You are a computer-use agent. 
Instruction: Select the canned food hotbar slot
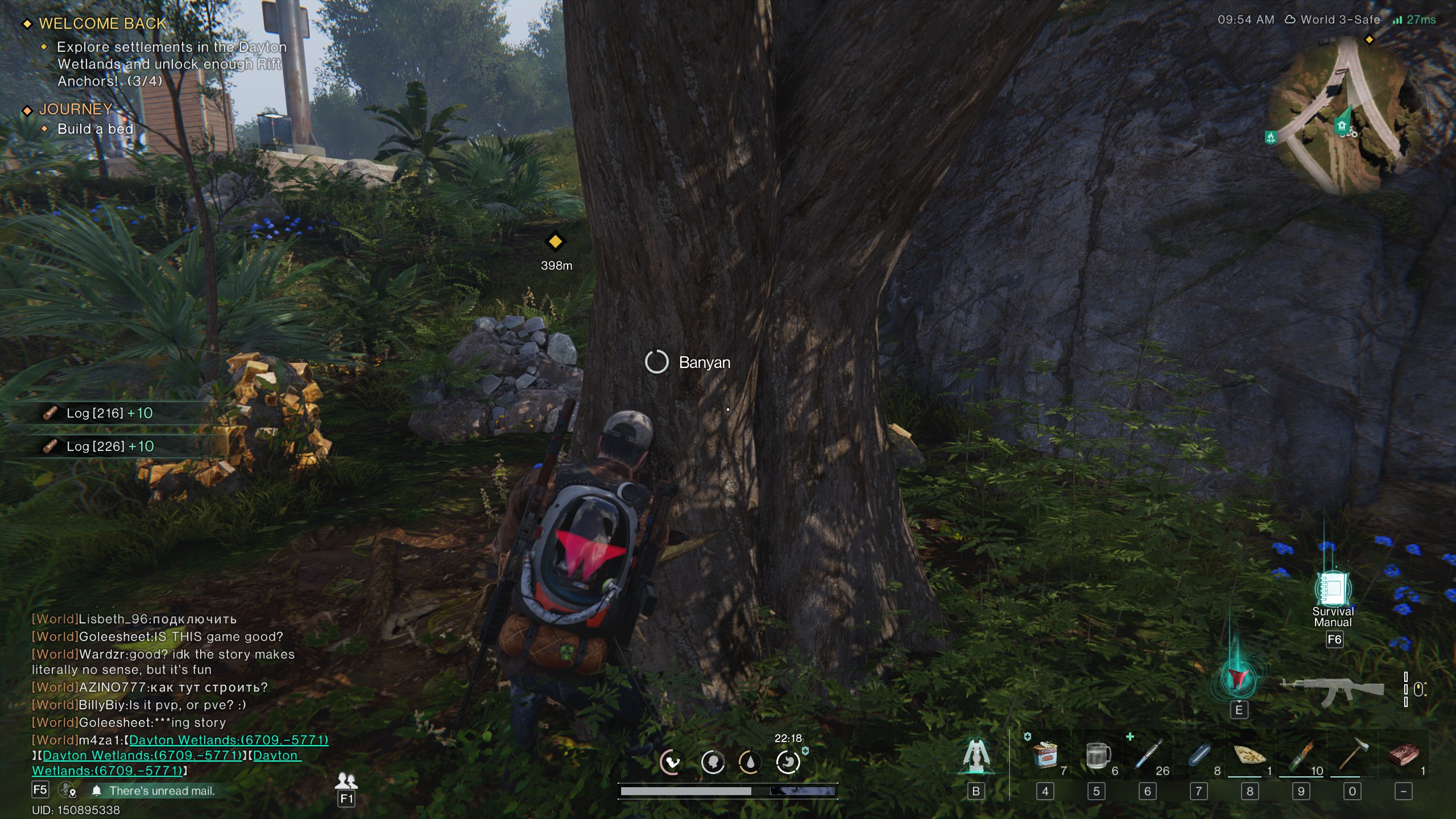click(1045, 756)
